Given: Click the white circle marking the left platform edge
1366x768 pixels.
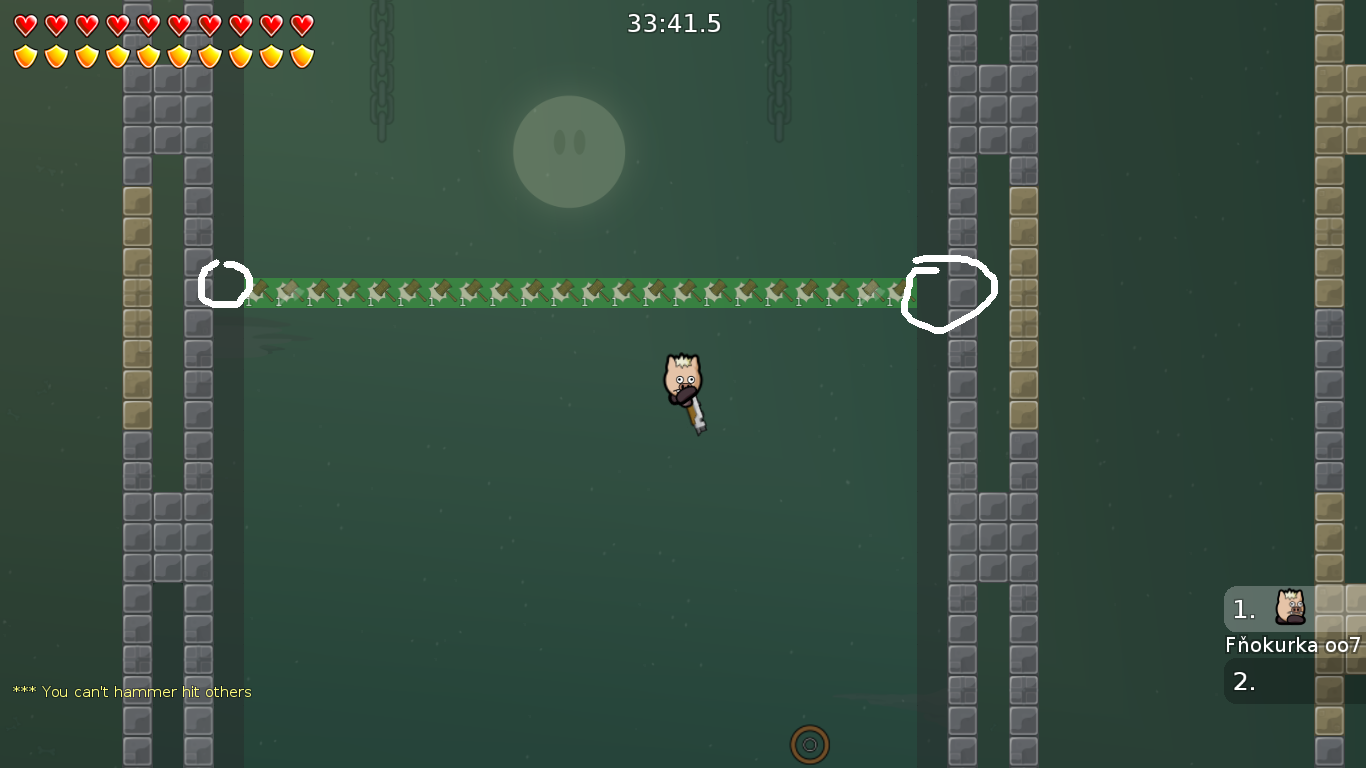Looking at the screenshot, I should 225,284.
